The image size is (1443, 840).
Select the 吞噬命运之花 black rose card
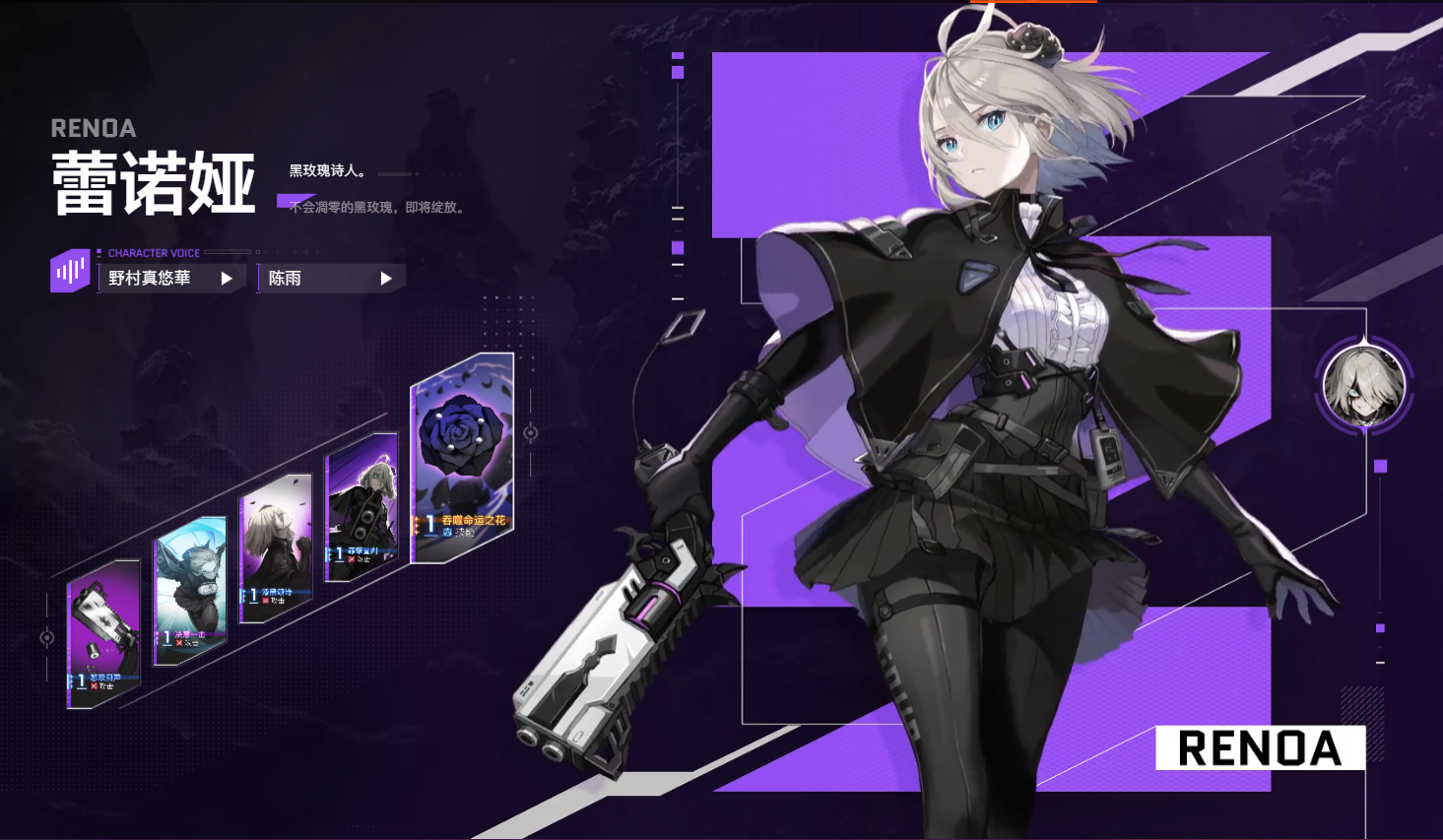pos(462,457)
